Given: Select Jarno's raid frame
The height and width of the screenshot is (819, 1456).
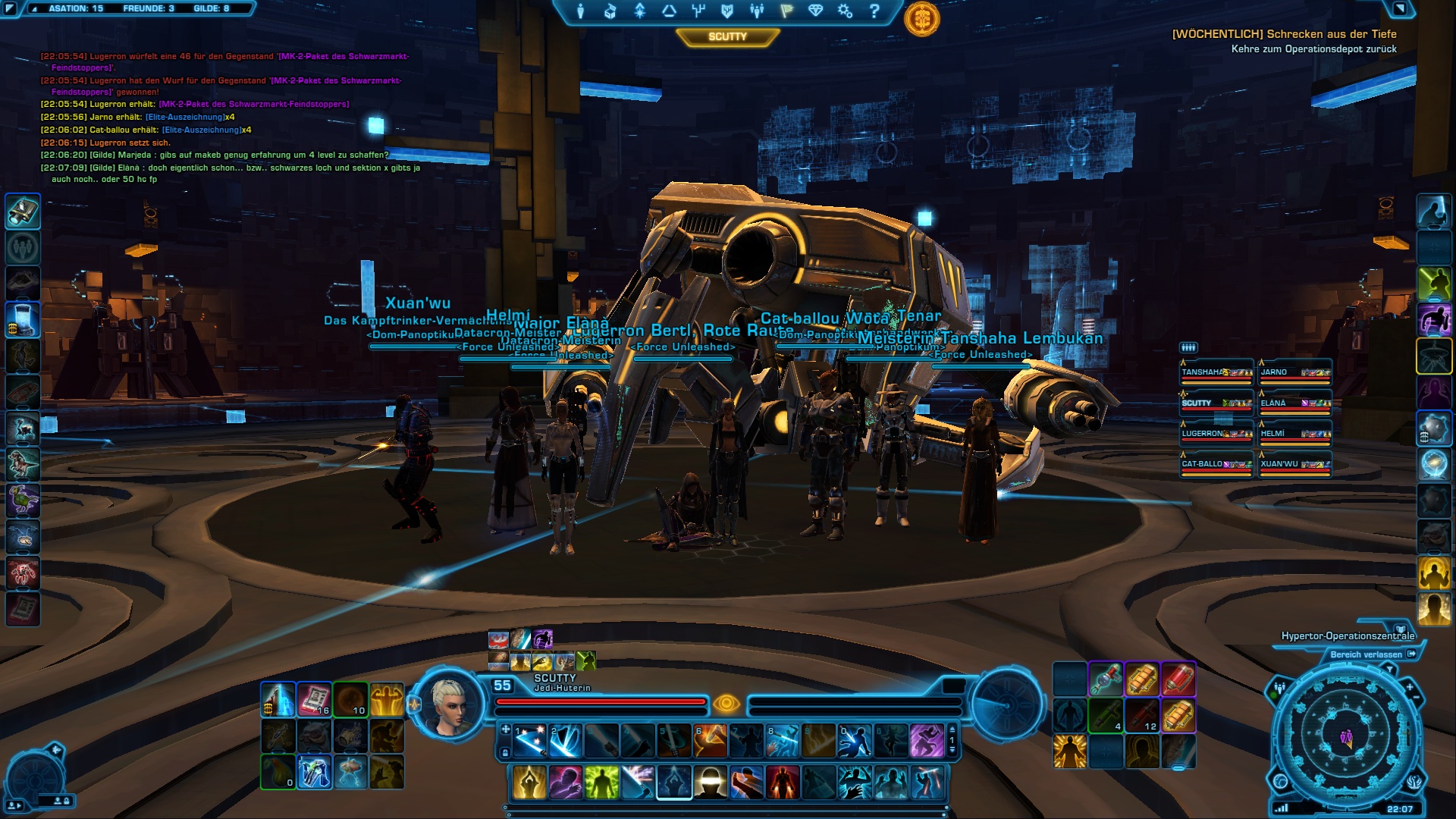Looking at the screenshot, I should 1295,373.
